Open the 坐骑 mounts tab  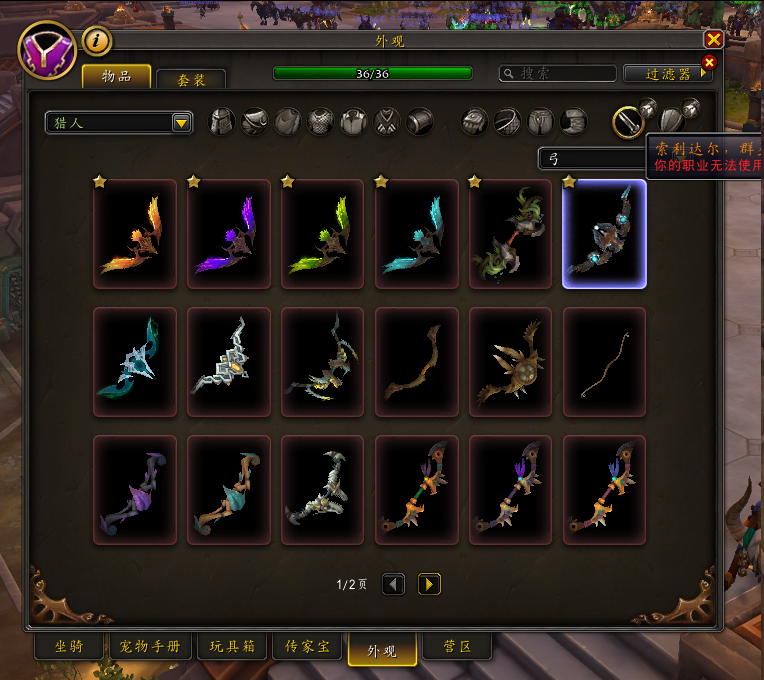pos(69,647)
